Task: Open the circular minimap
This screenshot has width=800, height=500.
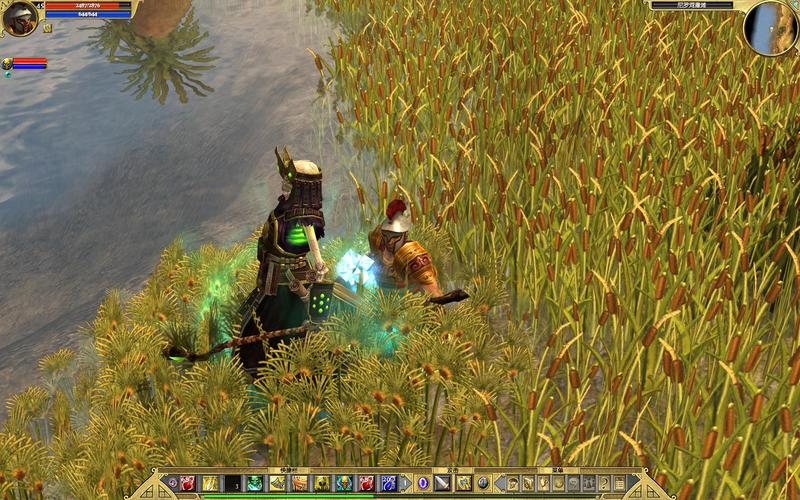Action: pyautogui.click(x=770, y=28)
